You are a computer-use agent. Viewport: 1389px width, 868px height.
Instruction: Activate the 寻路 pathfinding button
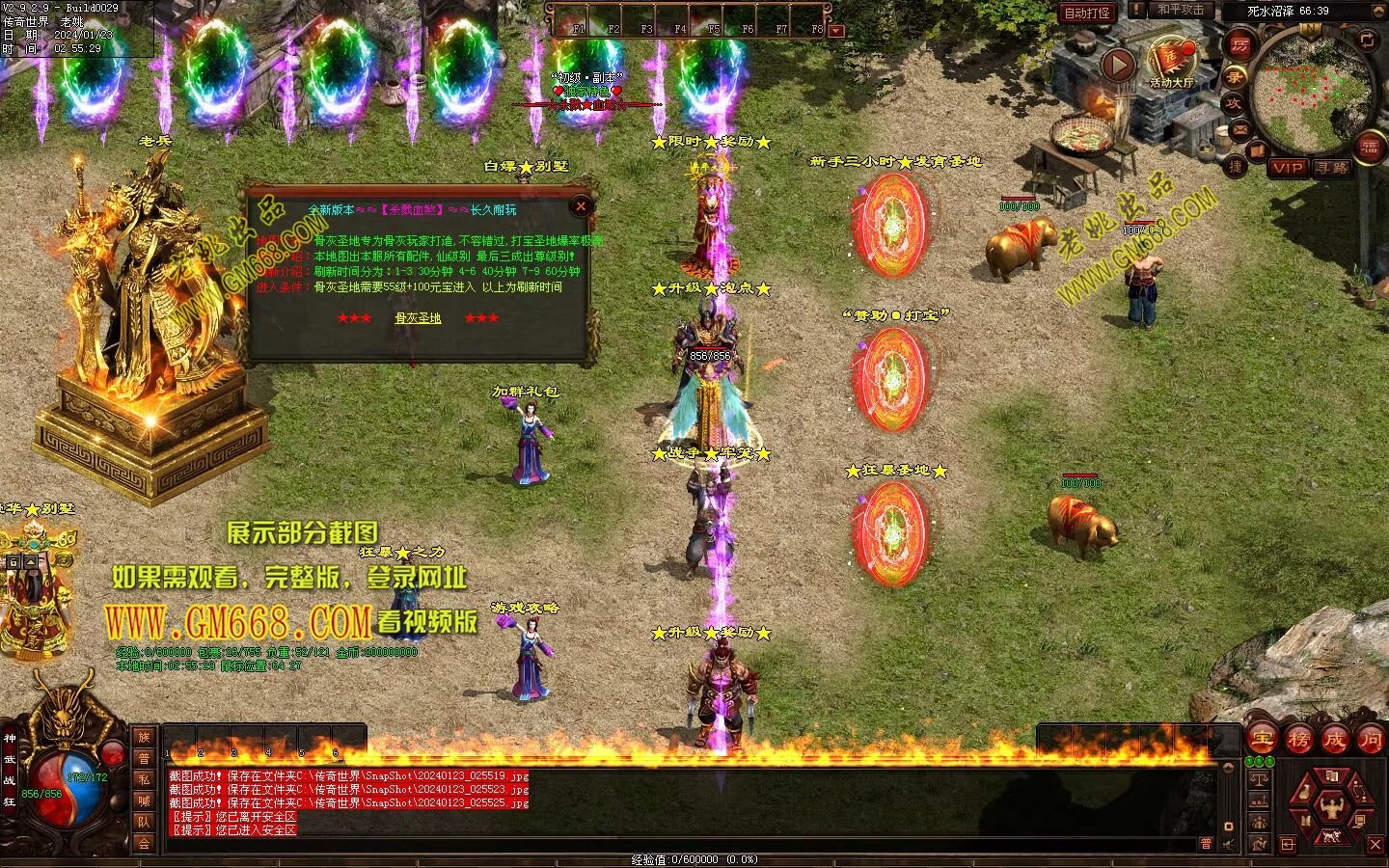pos(1333,167)
